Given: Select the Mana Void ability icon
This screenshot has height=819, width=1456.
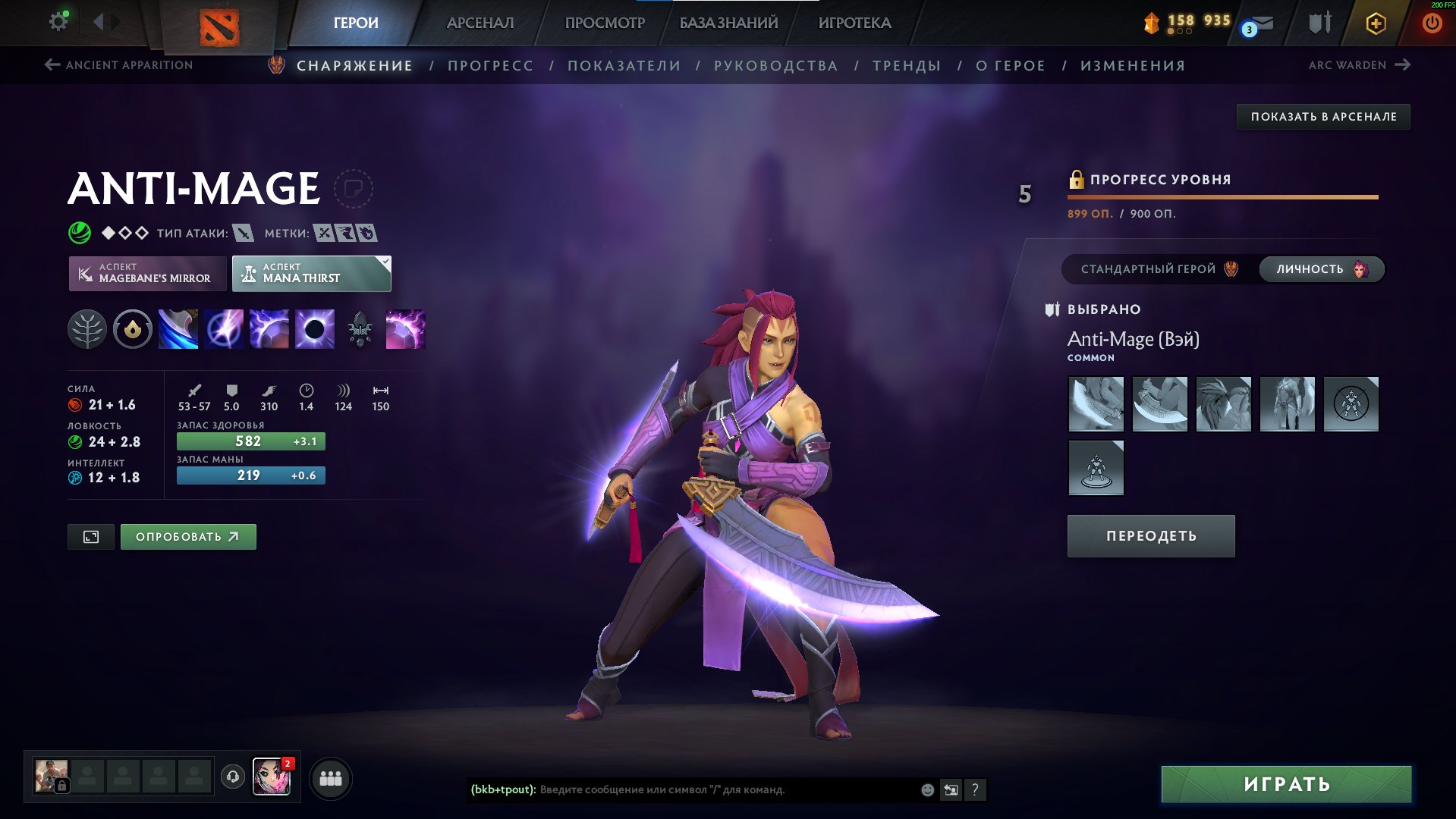Looking at the screenshot, I should [x=314, y=328].
